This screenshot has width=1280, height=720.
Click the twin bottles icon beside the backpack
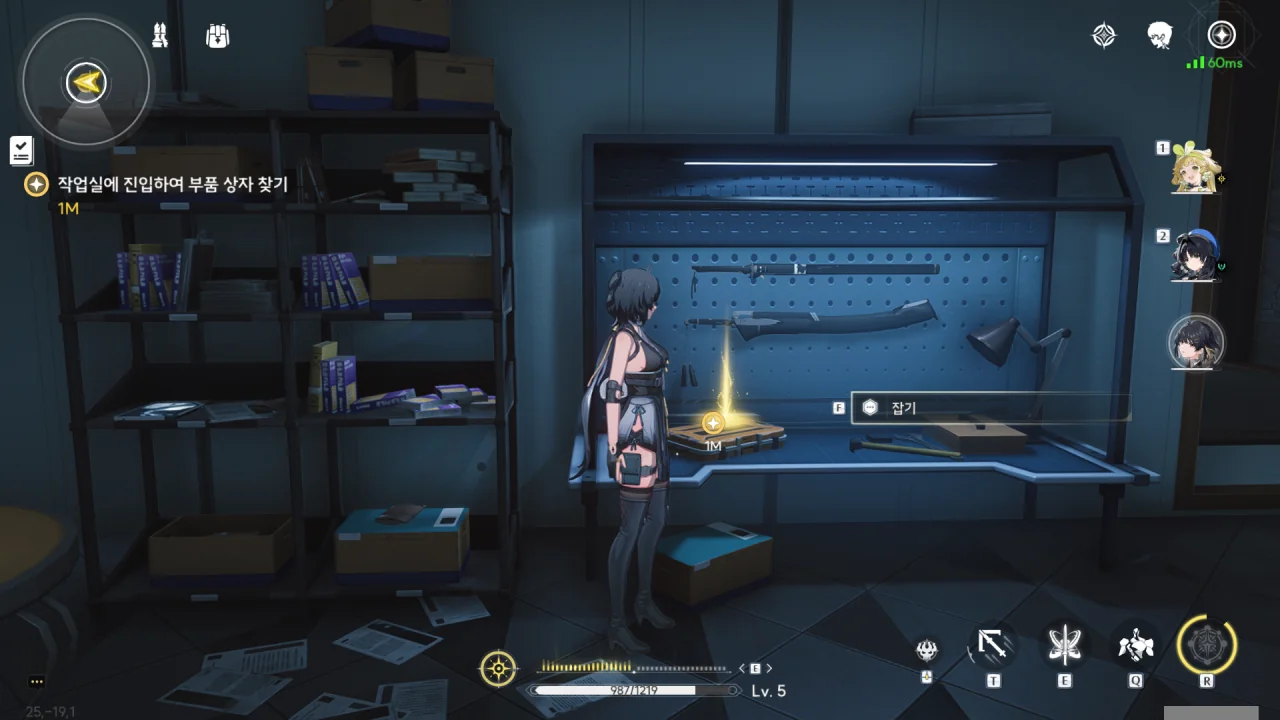point(160,35)
